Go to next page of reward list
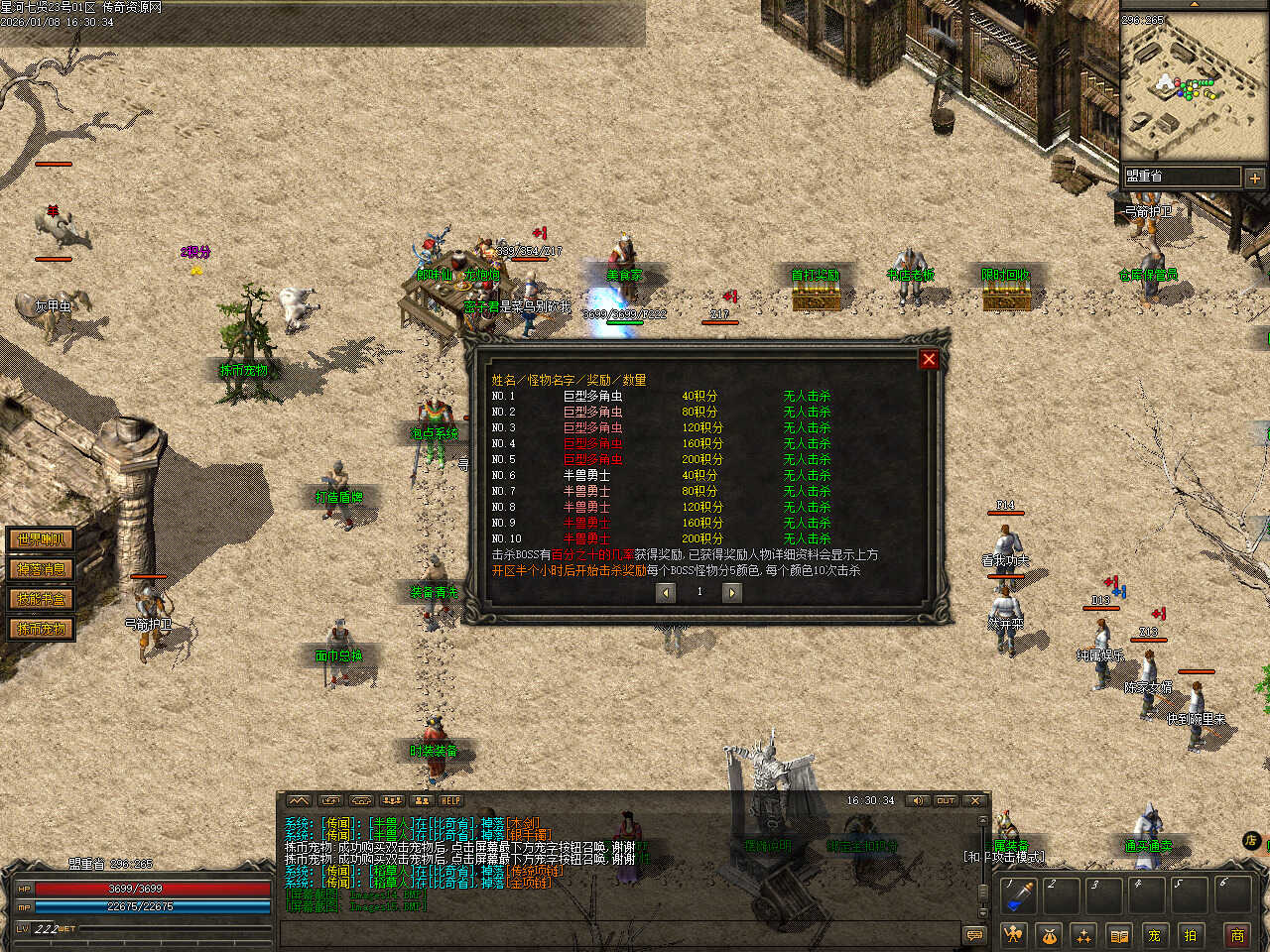Screen dimensions: 1270x952 pyautogui.click(x=732, y=592)
